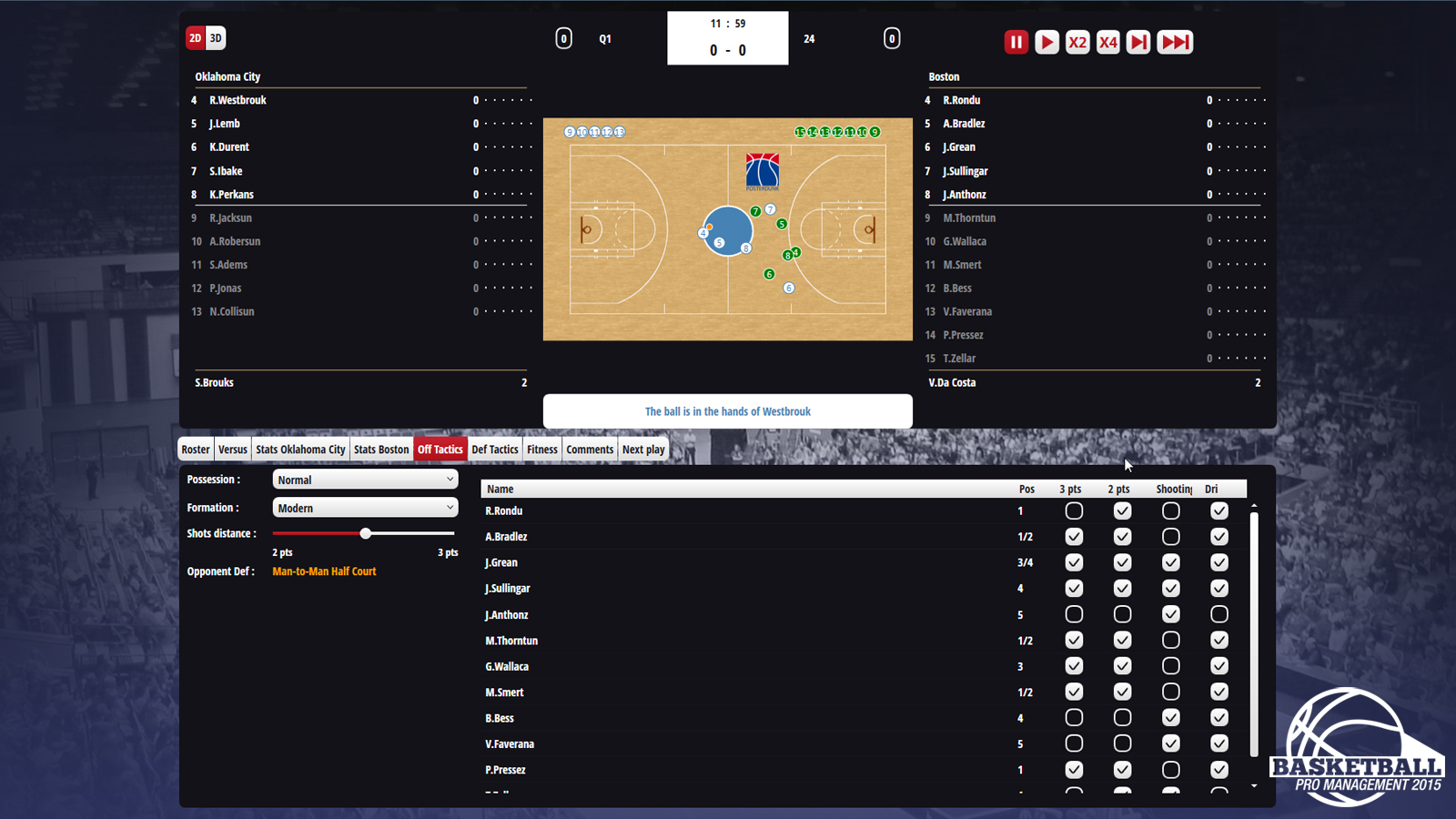Viewport: 1456px width, 819px height.
Task: Open the Possession dropdown
Action: click(364, 480)
